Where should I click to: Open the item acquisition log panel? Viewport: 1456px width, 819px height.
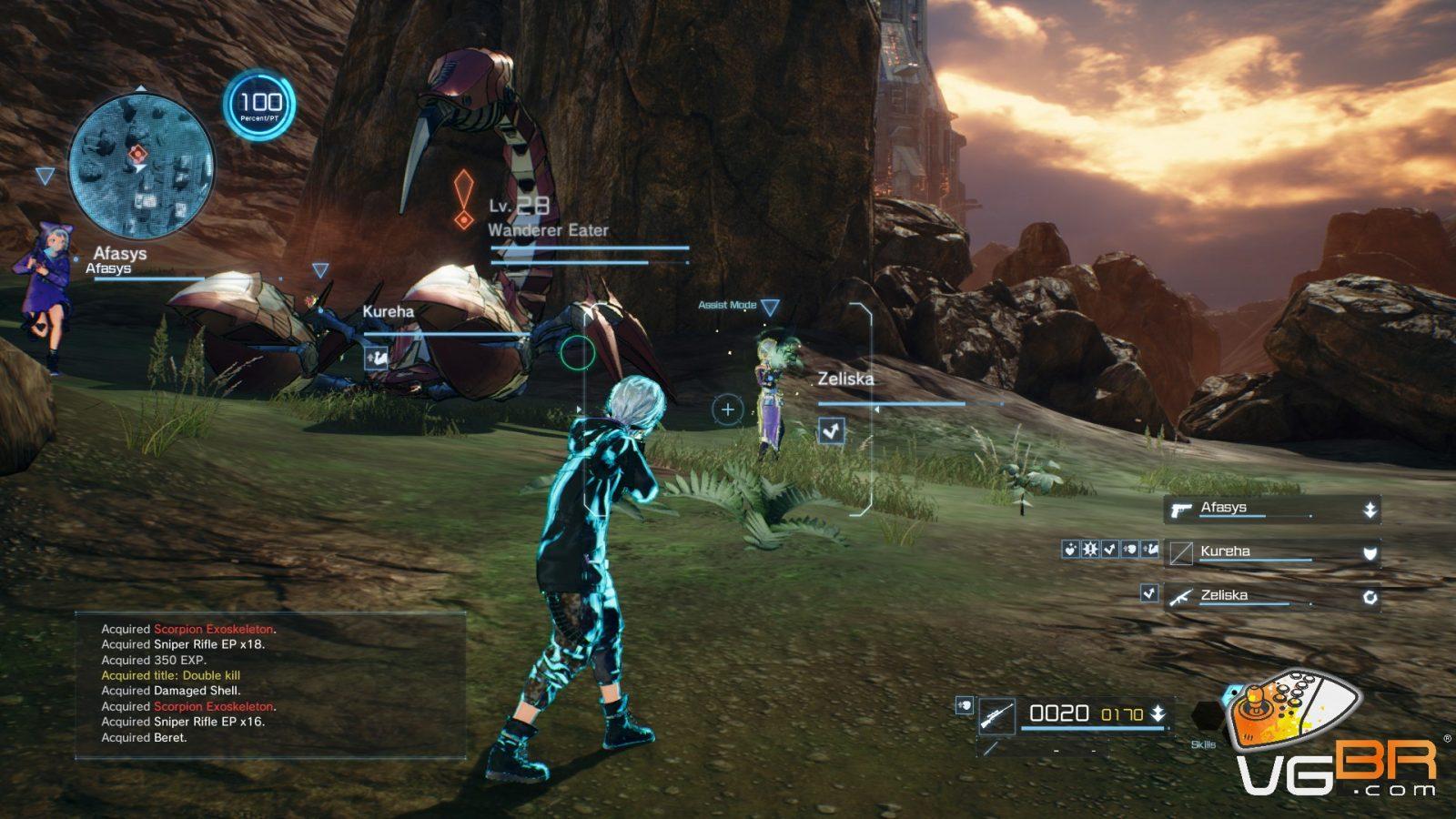point(270,683)
